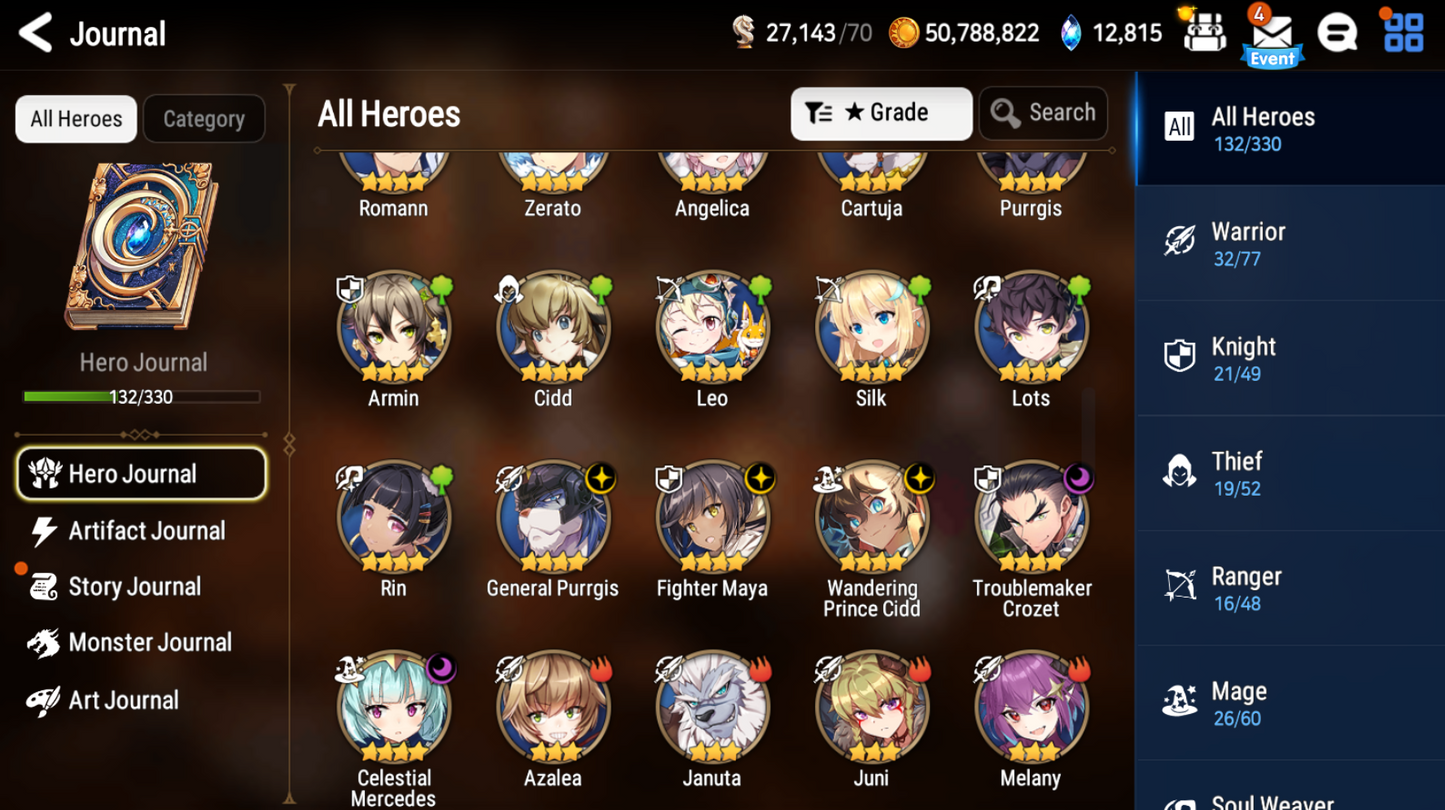The width and height of the screenshot is (1445, 810).
Task: Open the Search function
Action: pyautogui.click(x=1043, y=113)
